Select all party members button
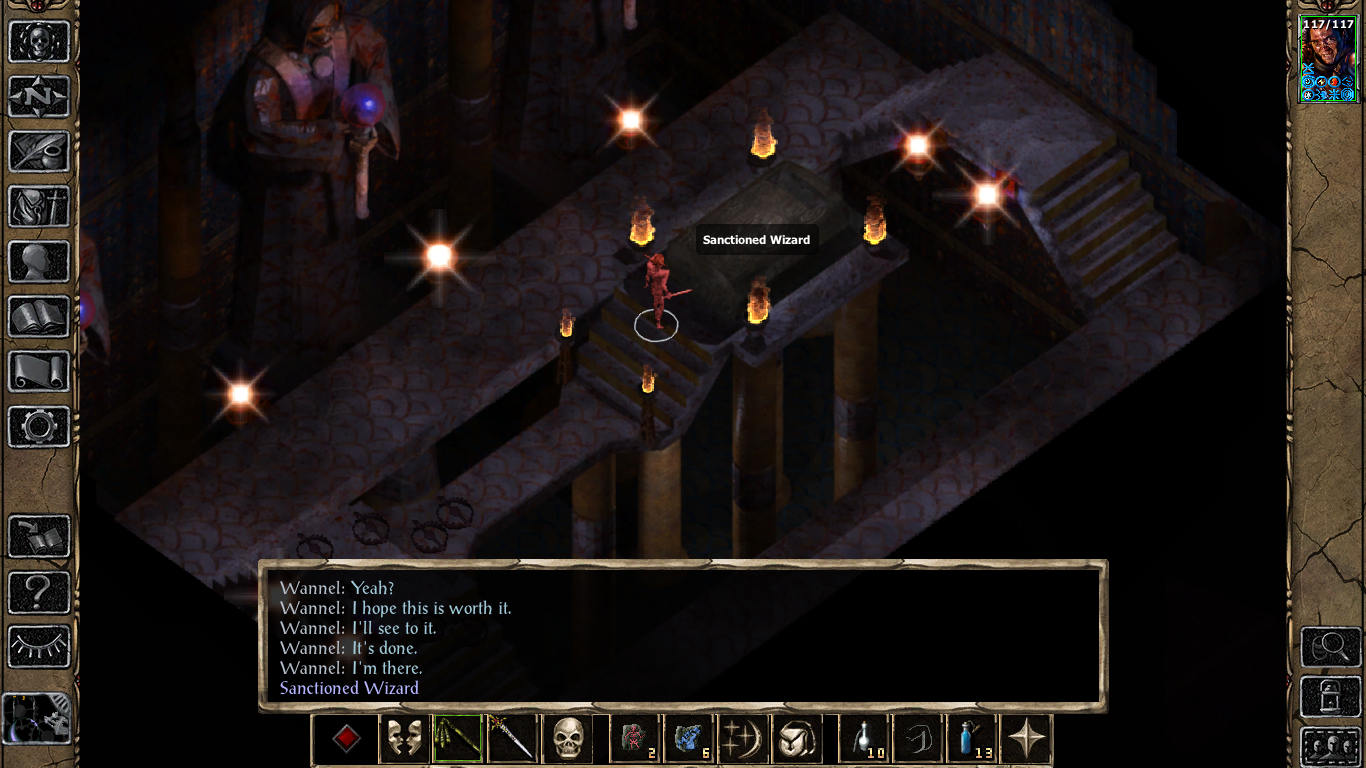Screen dimensions: 1366x768 click(x=1329, y=747)
